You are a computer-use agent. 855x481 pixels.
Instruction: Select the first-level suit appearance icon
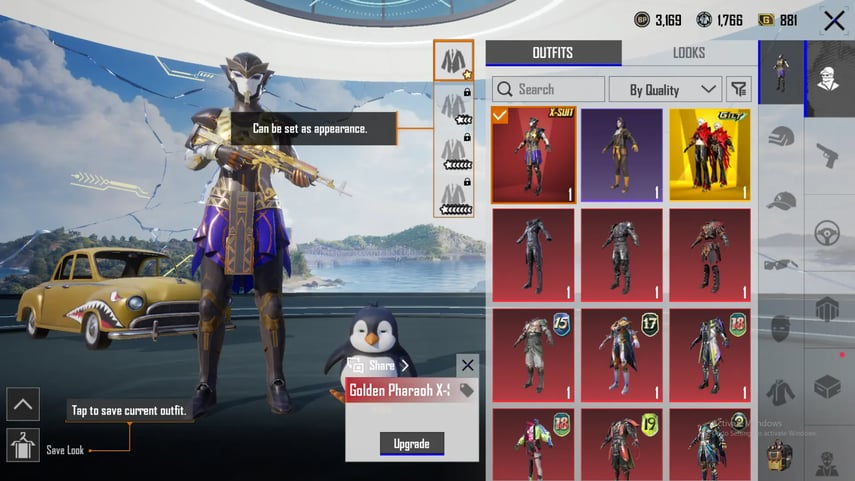coord(454,61)
